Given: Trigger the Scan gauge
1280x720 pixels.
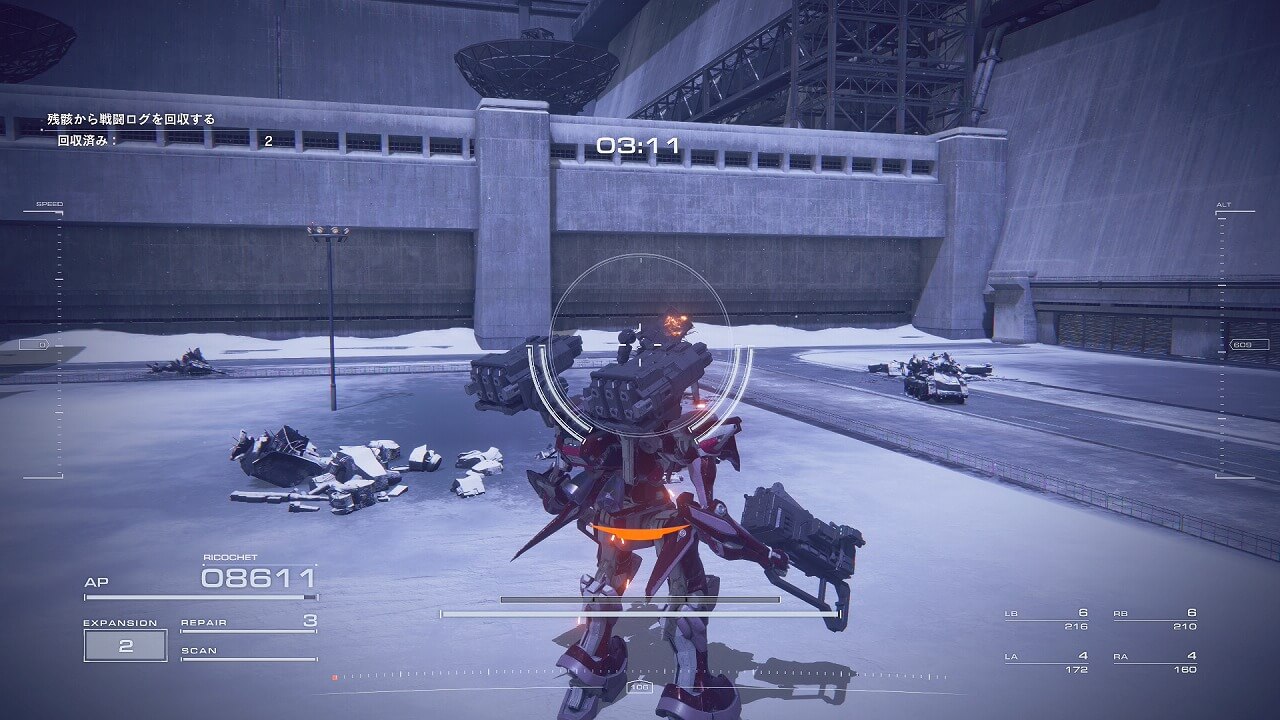Looking at the screenshot, I should (248, 652).
